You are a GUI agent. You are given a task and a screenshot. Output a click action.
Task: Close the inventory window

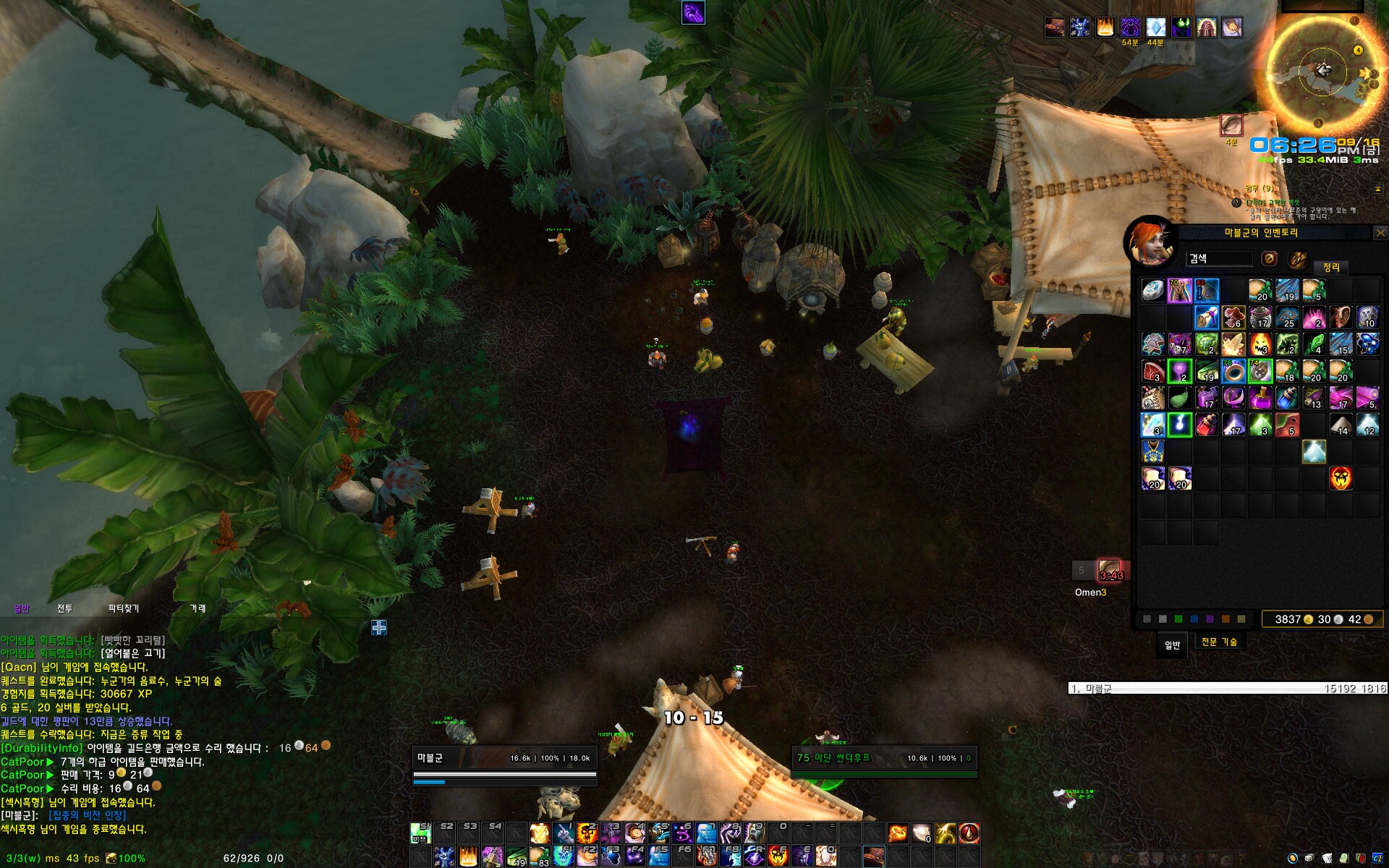point(1380,233)
